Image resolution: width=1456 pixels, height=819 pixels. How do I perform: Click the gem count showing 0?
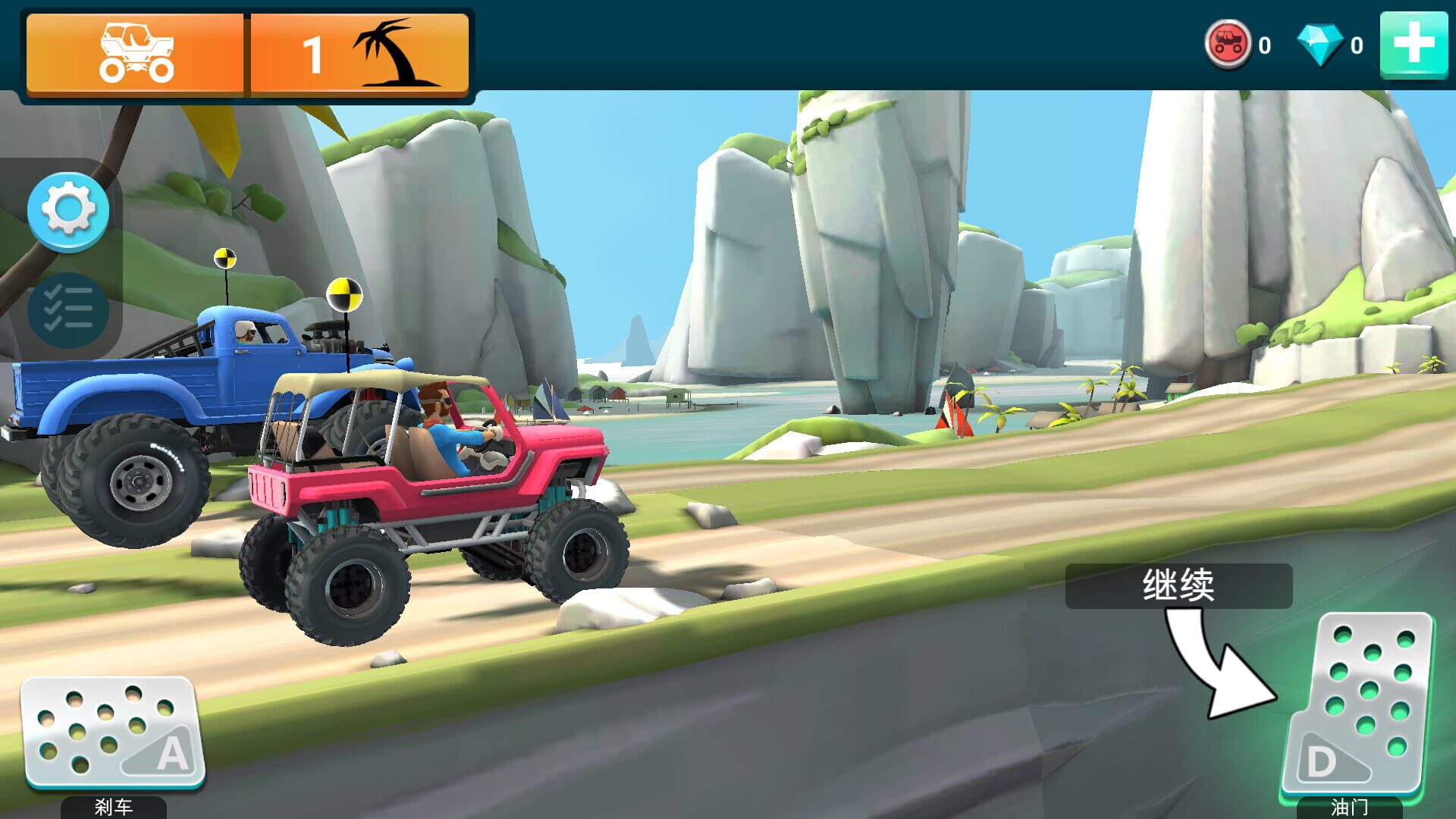click(x=1360, y=44)
